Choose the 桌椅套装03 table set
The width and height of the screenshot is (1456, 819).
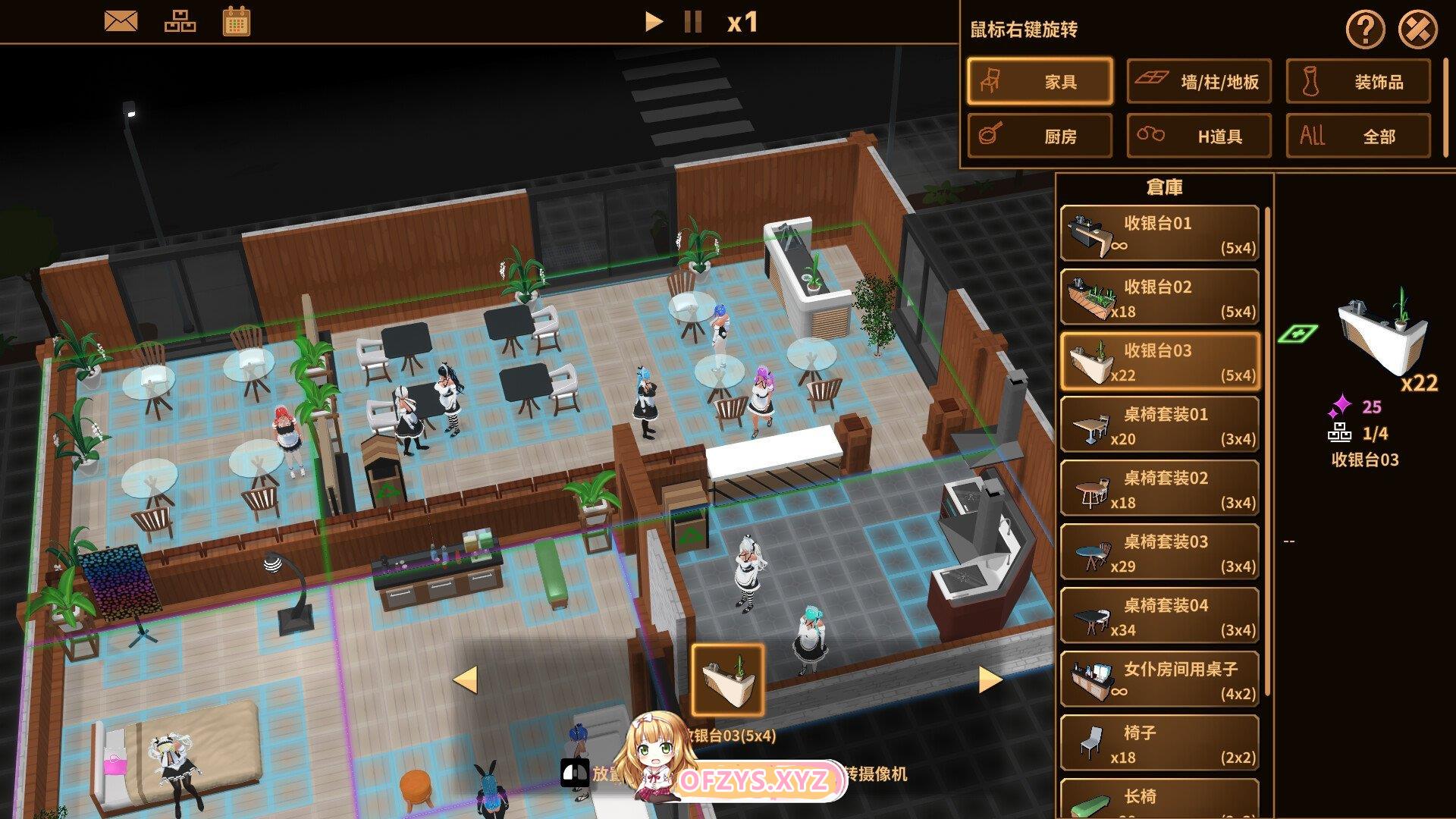(x=1159, y=552)
